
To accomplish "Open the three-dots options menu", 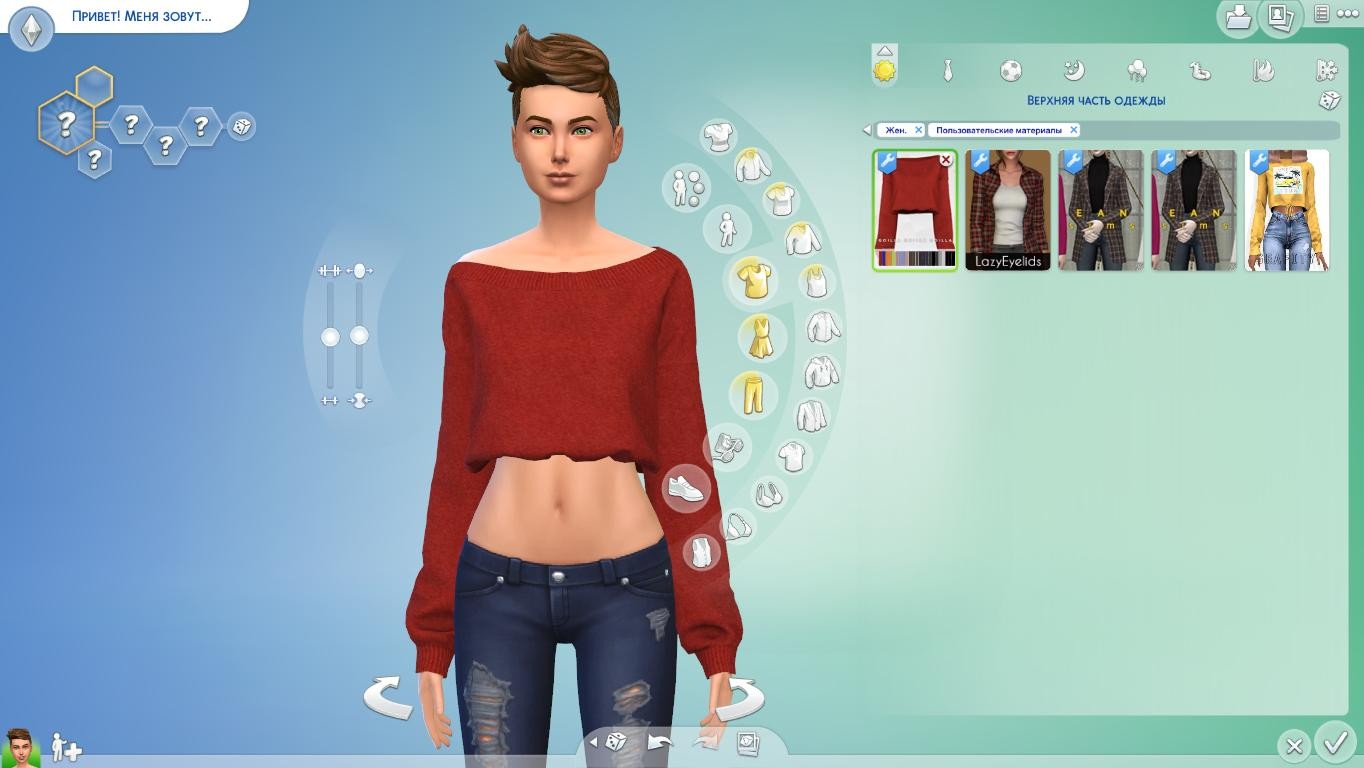I will tap(1347, 14).
